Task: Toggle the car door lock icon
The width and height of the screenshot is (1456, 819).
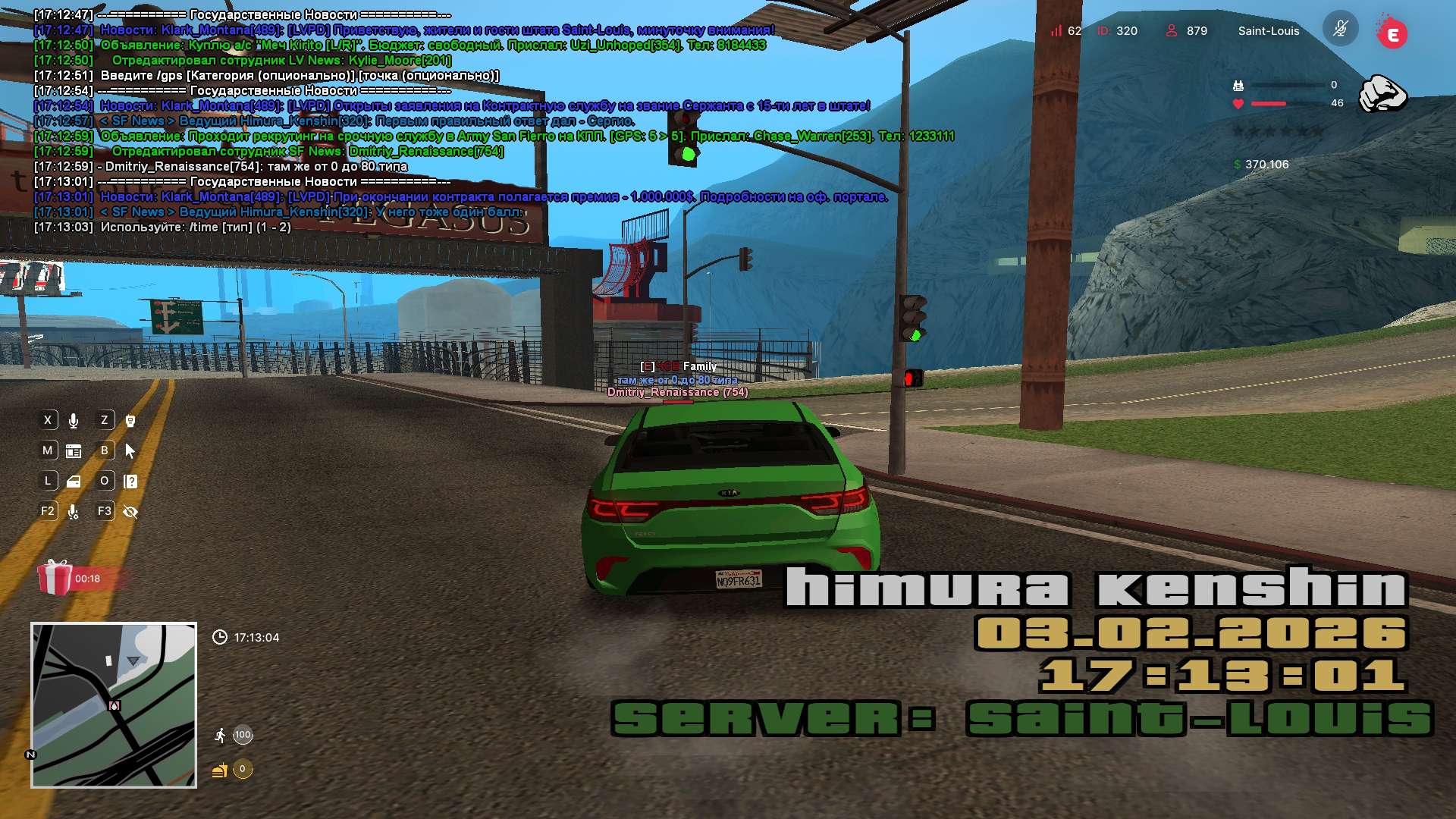Action: (x=74, y=482)
